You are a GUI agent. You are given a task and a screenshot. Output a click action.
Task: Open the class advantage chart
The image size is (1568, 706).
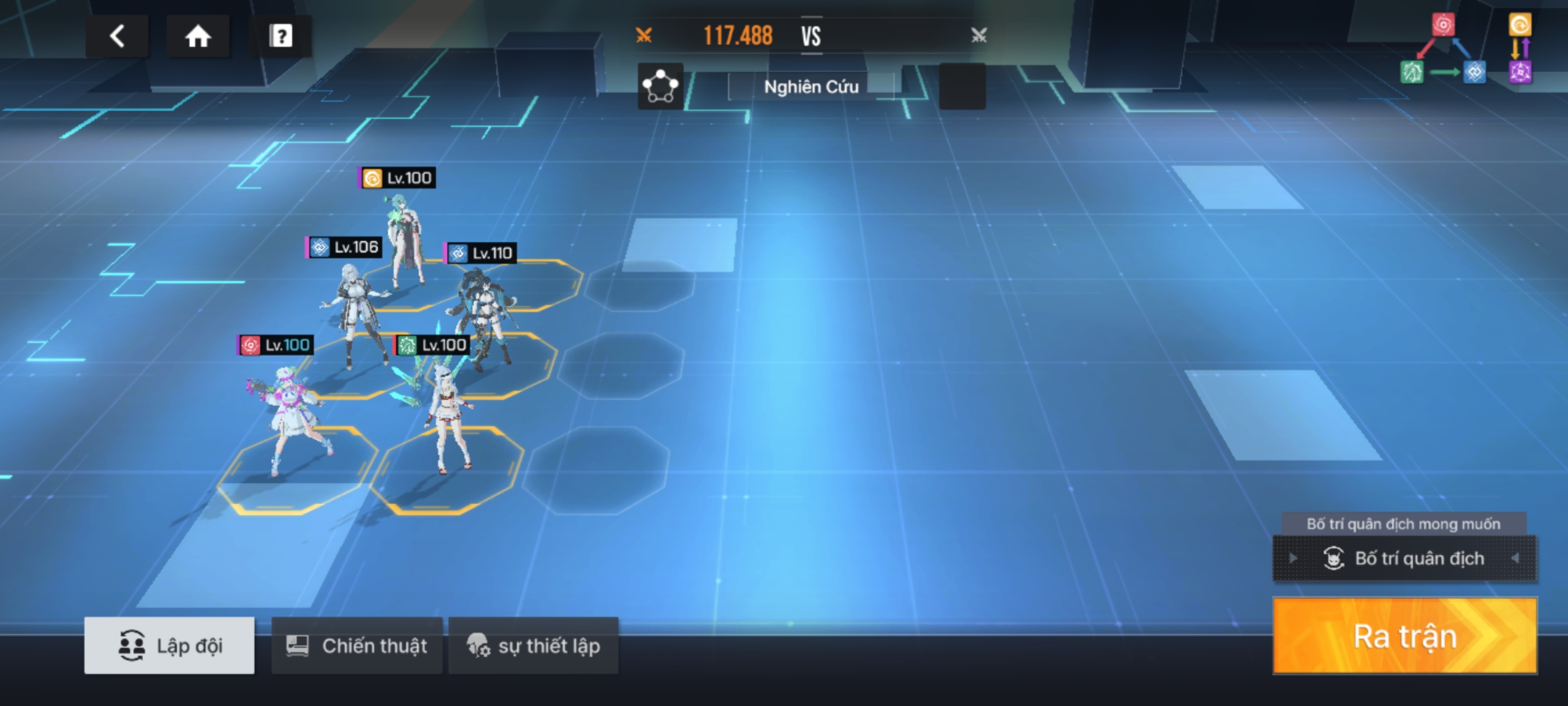1467,49
